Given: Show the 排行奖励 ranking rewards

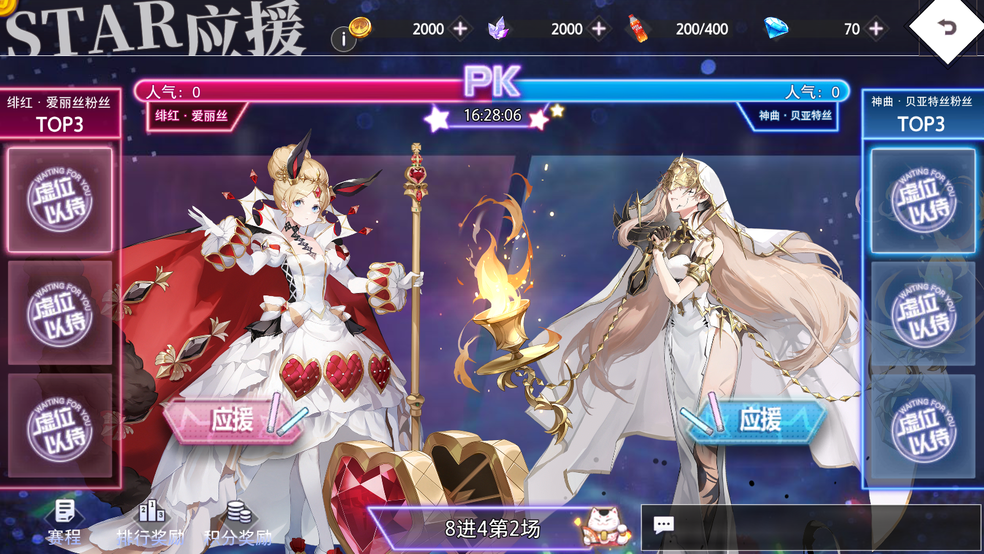Looking at the screenshot, I should (152, 524).
